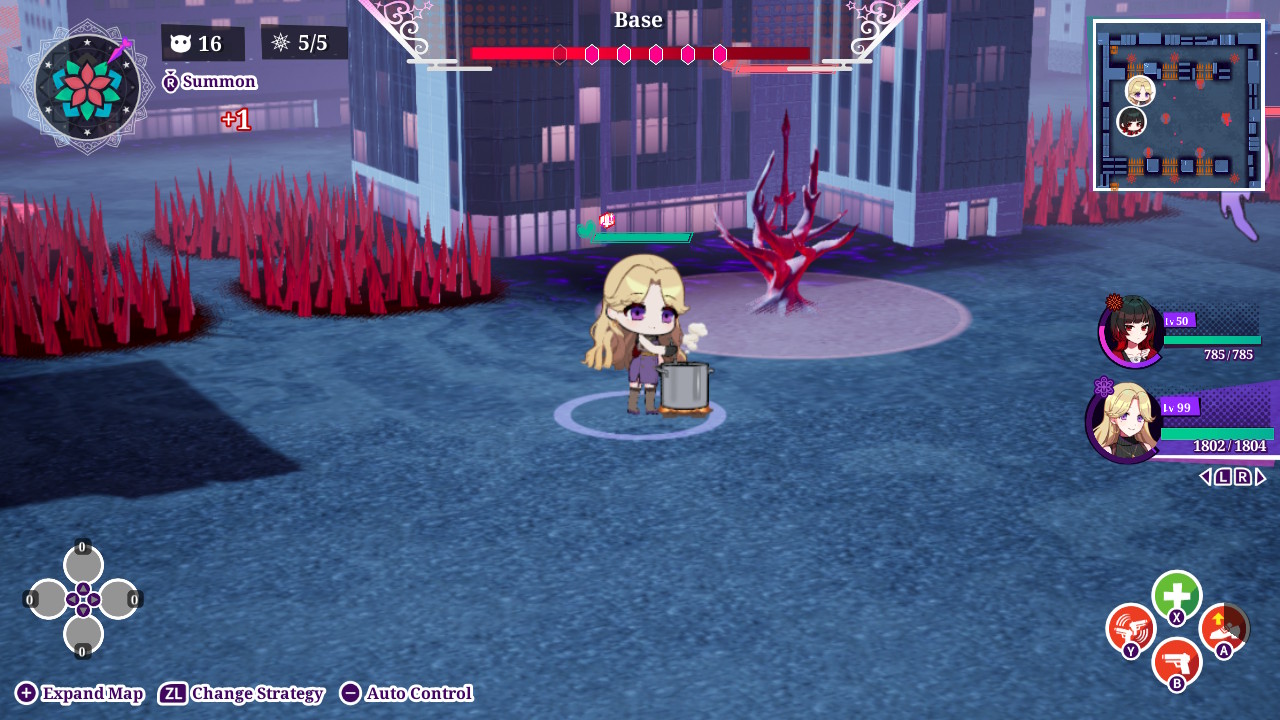Click the Base title banner at top
1280x720 pixels.
tap(638, 19)
